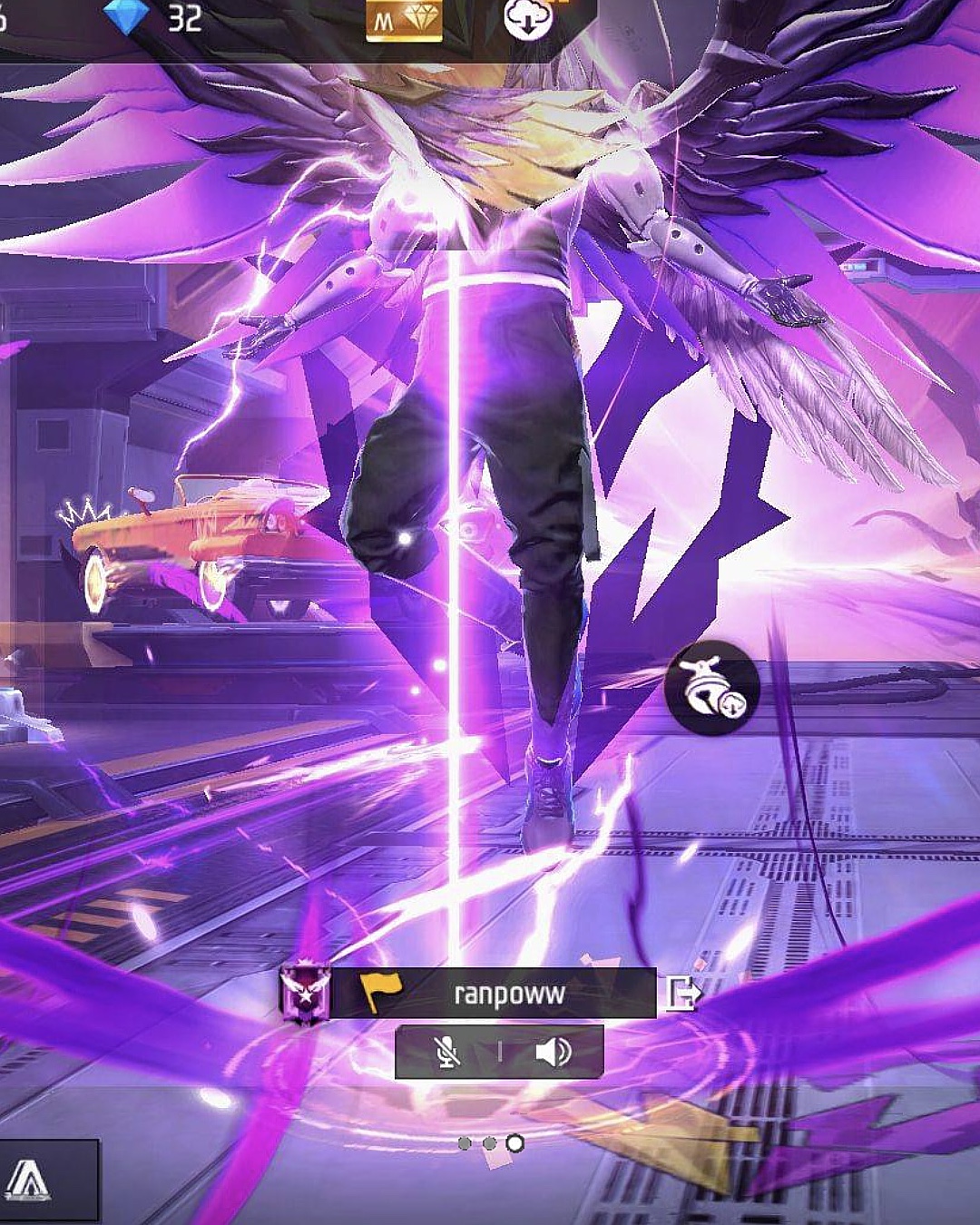Image resolution: width=980 pixels, height=1225 pixels.
Task: View ranpoww's purple rank badge
Action: coord(304,994)
